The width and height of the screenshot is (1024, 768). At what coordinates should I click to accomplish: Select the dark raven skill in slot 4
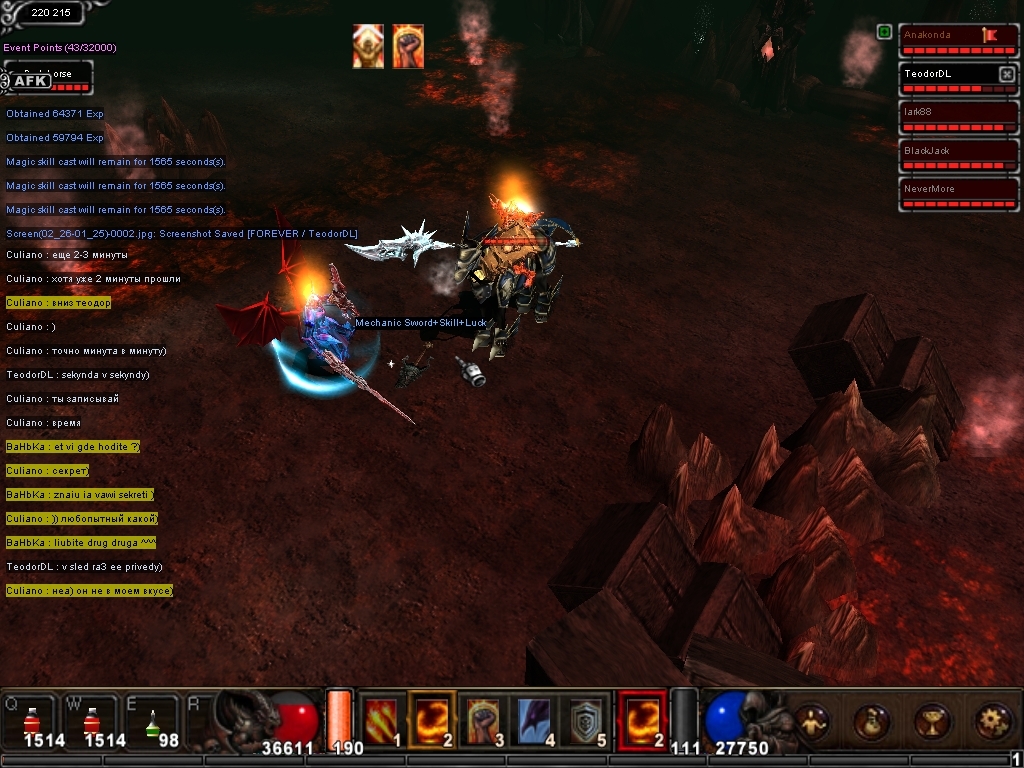[533, 719]
